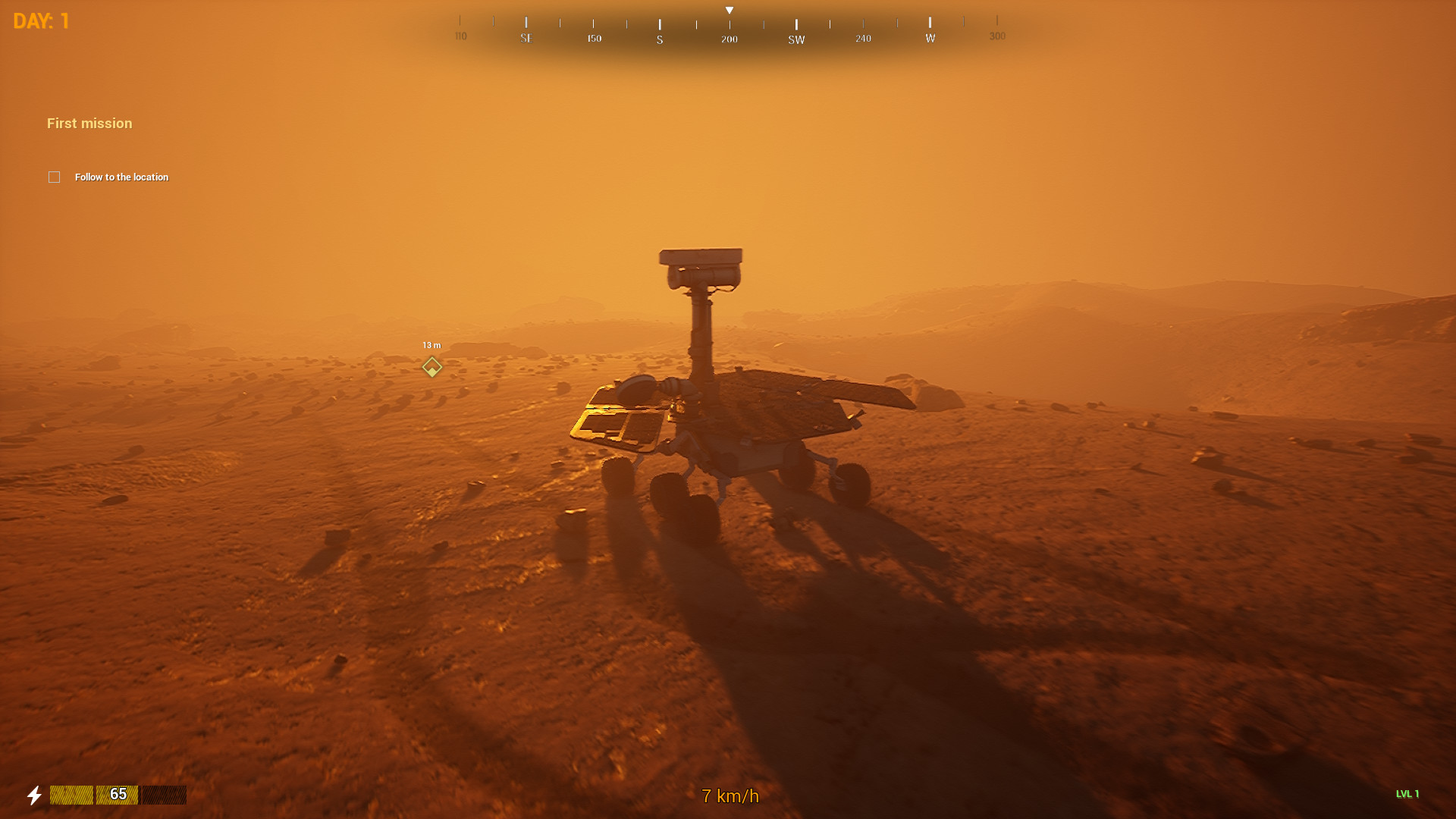1456x819 pixels.
Task: Click the SW marker on the compass
Action: tap(795, 38)
